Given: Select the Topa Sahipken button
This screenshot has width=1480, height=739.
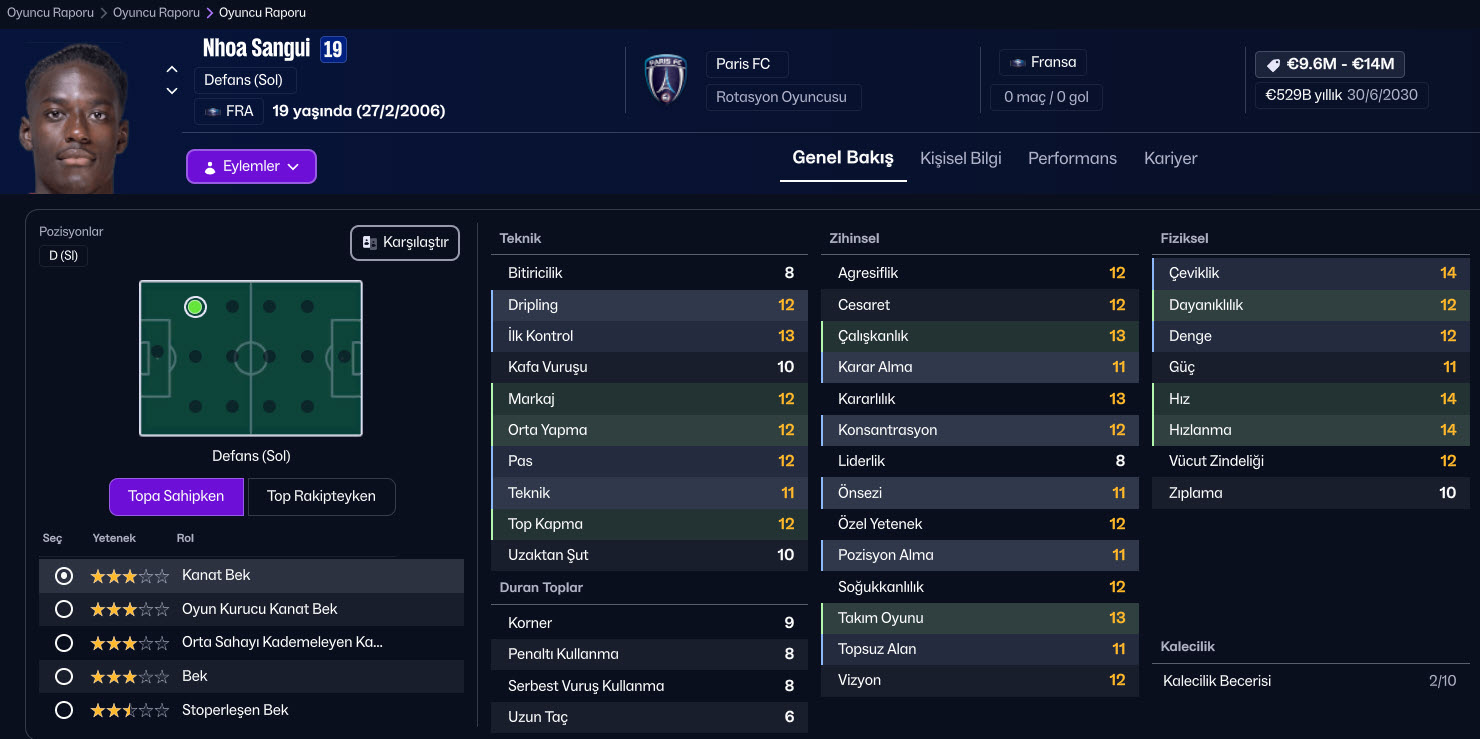Looking at the screenshot, I should coord(176,496).
